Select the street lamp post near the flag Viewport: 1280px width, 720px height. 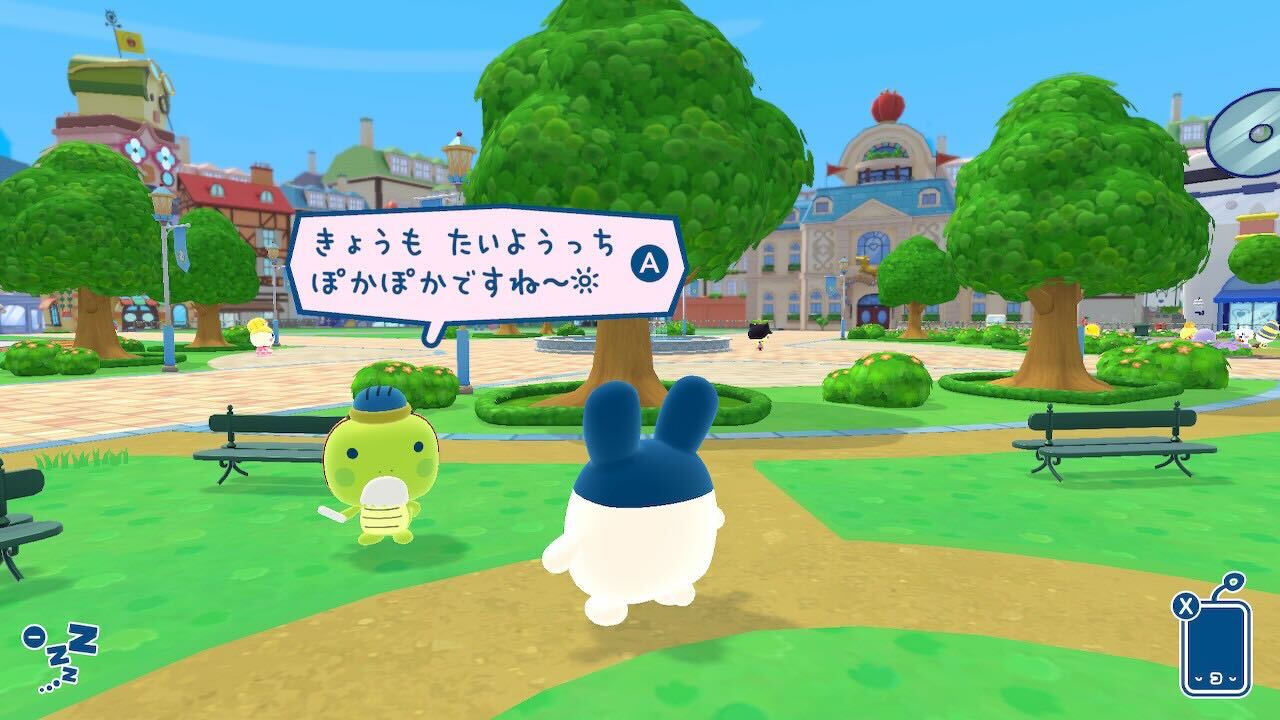pyautogui.click(x=163, y=250)
